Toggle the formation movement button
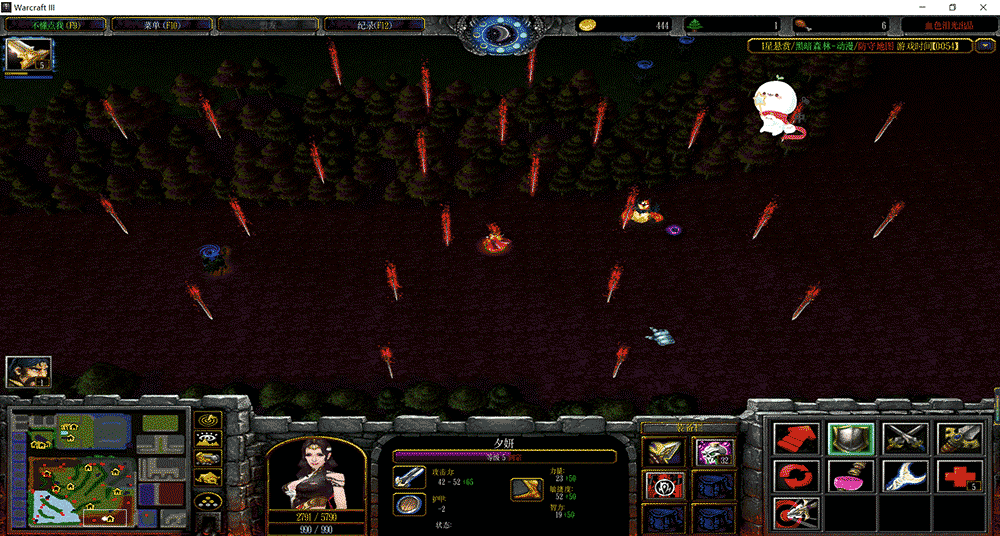 pyautogui.click(x=208, y=499)
